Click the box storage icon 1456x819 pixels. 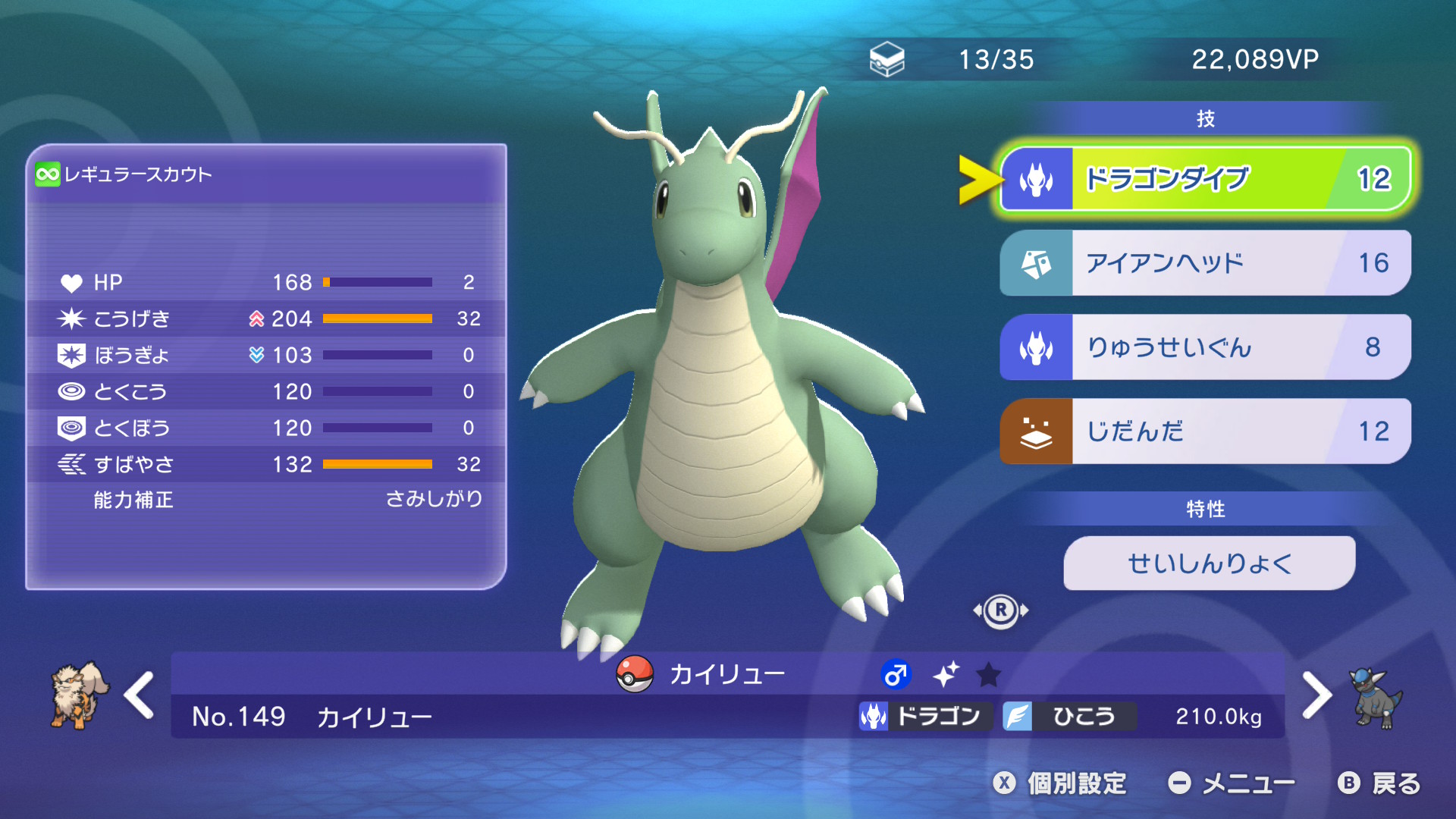pyautogui.click(x=886, y=59)
